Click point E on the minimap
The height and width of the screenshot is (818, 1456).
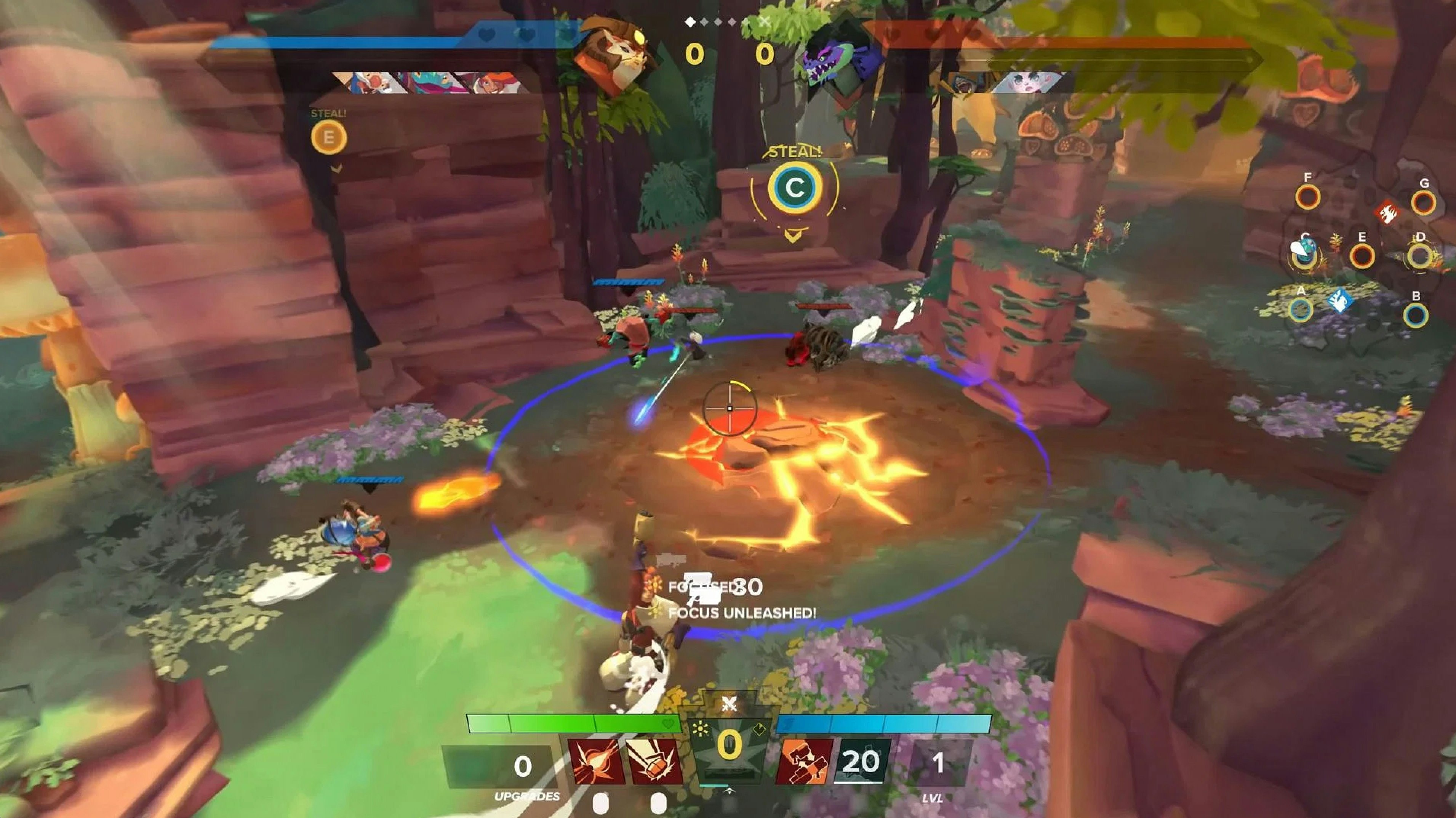pyautogui.click(x=1362, y=256)
